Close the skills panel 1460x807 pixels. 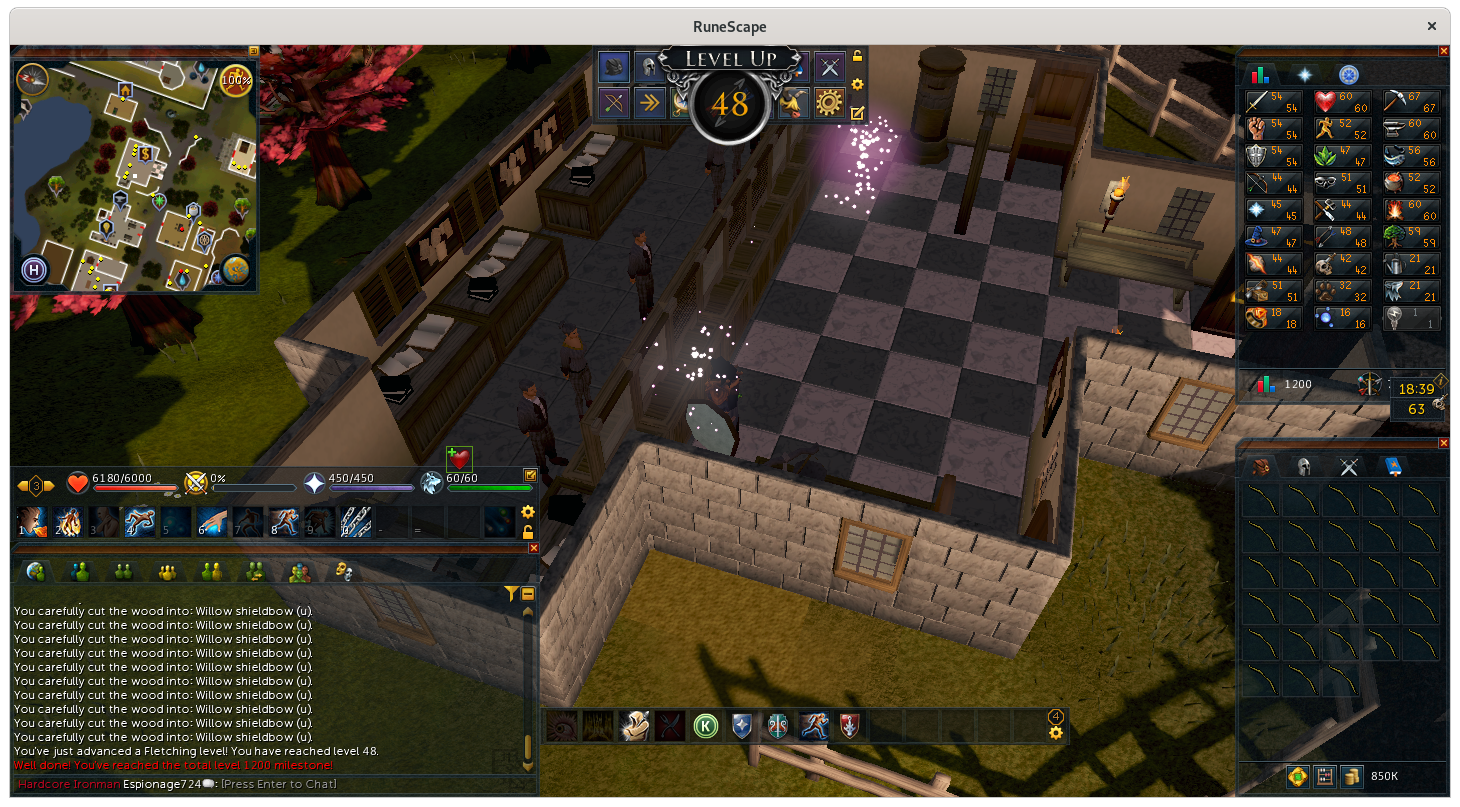point(1443,51)
